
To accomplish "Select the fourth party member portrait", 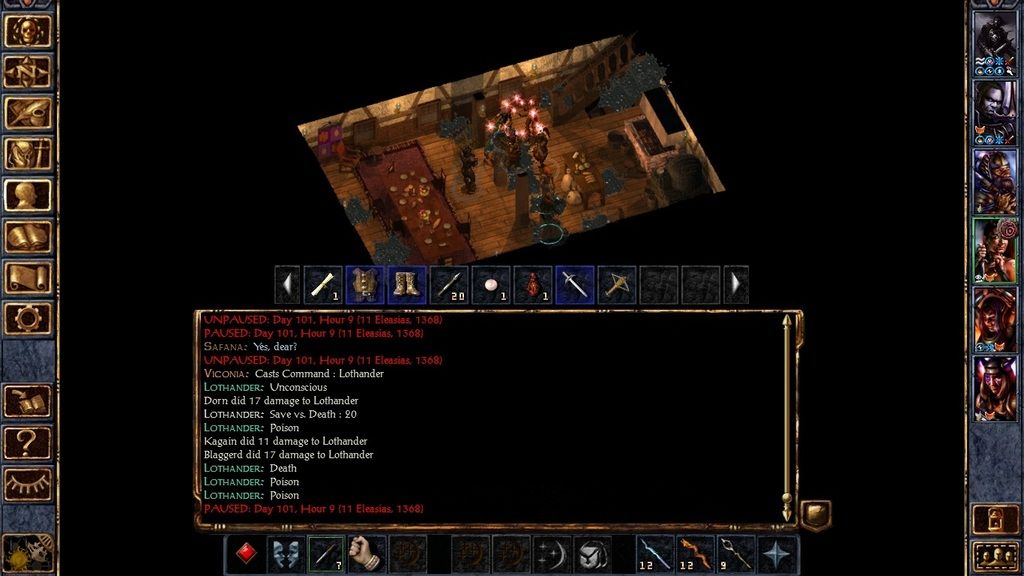I will pyautogui.click(x=995, y=251).
